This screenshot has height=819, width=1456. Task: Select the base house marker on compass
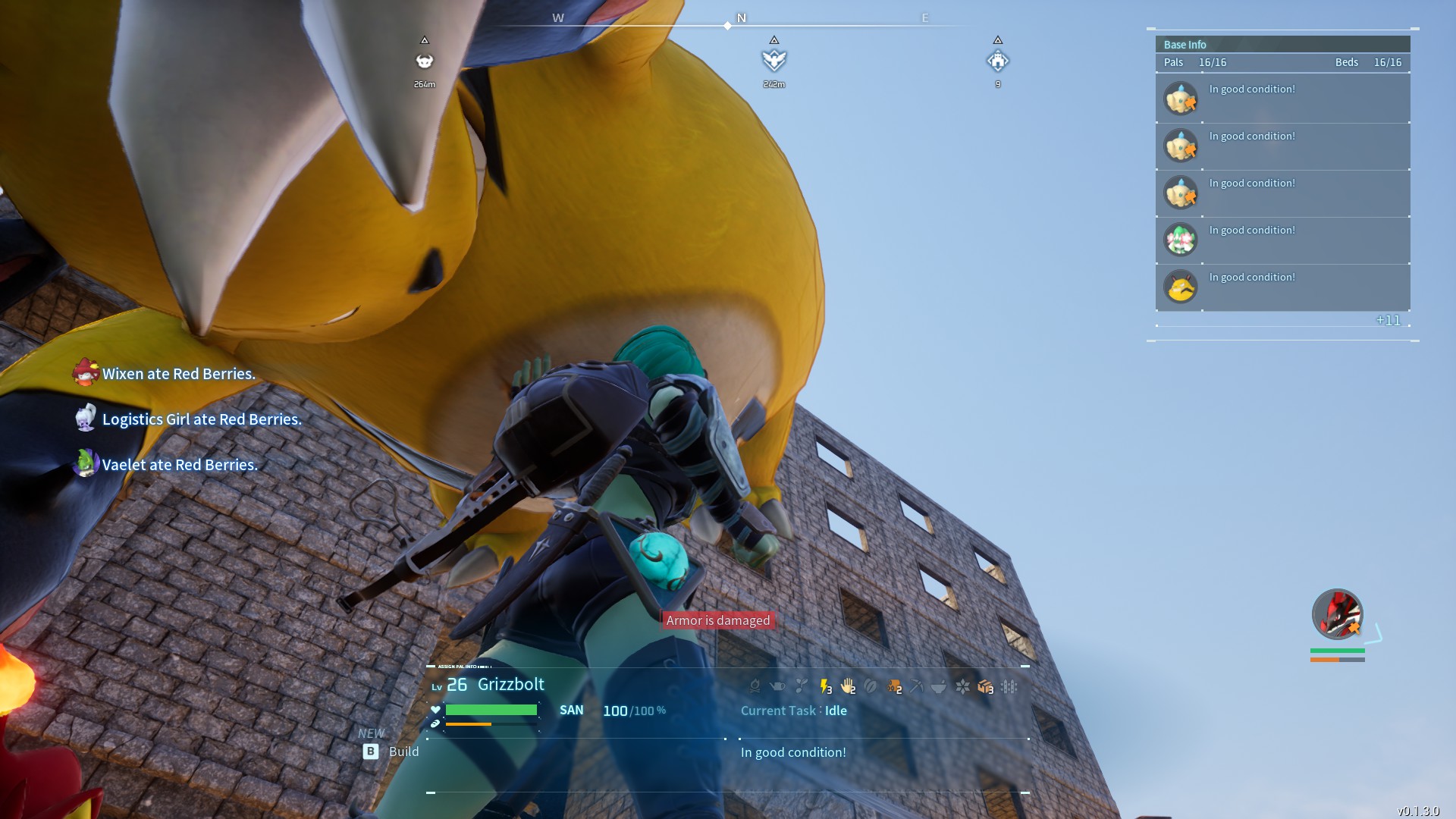point(997,61)
